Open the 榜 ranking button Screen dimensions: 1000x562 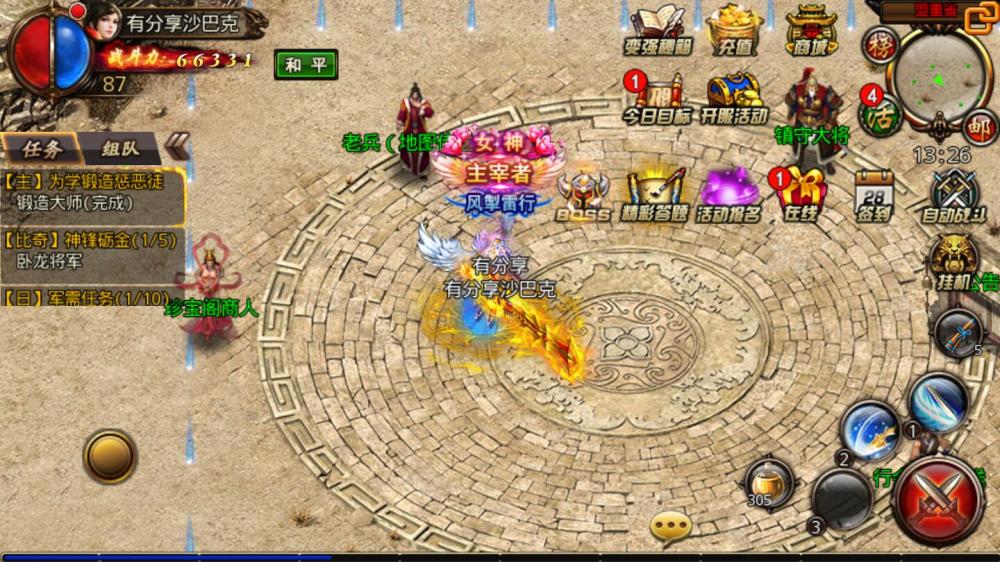point(880,45)
